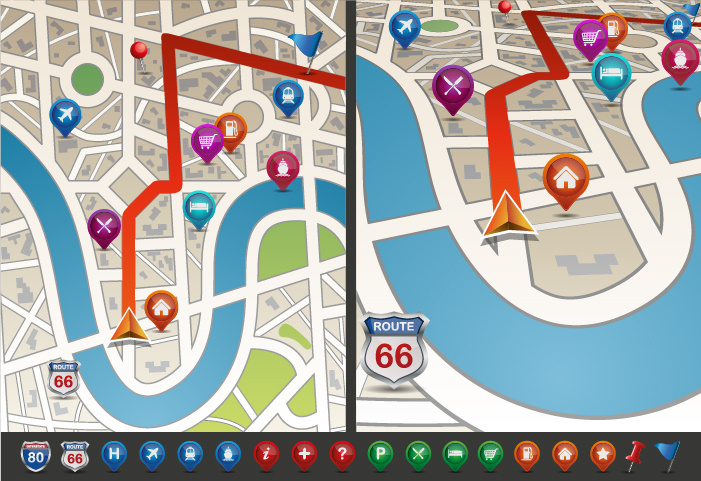Select the blue flag in the bottom bar

coord(668,454)
